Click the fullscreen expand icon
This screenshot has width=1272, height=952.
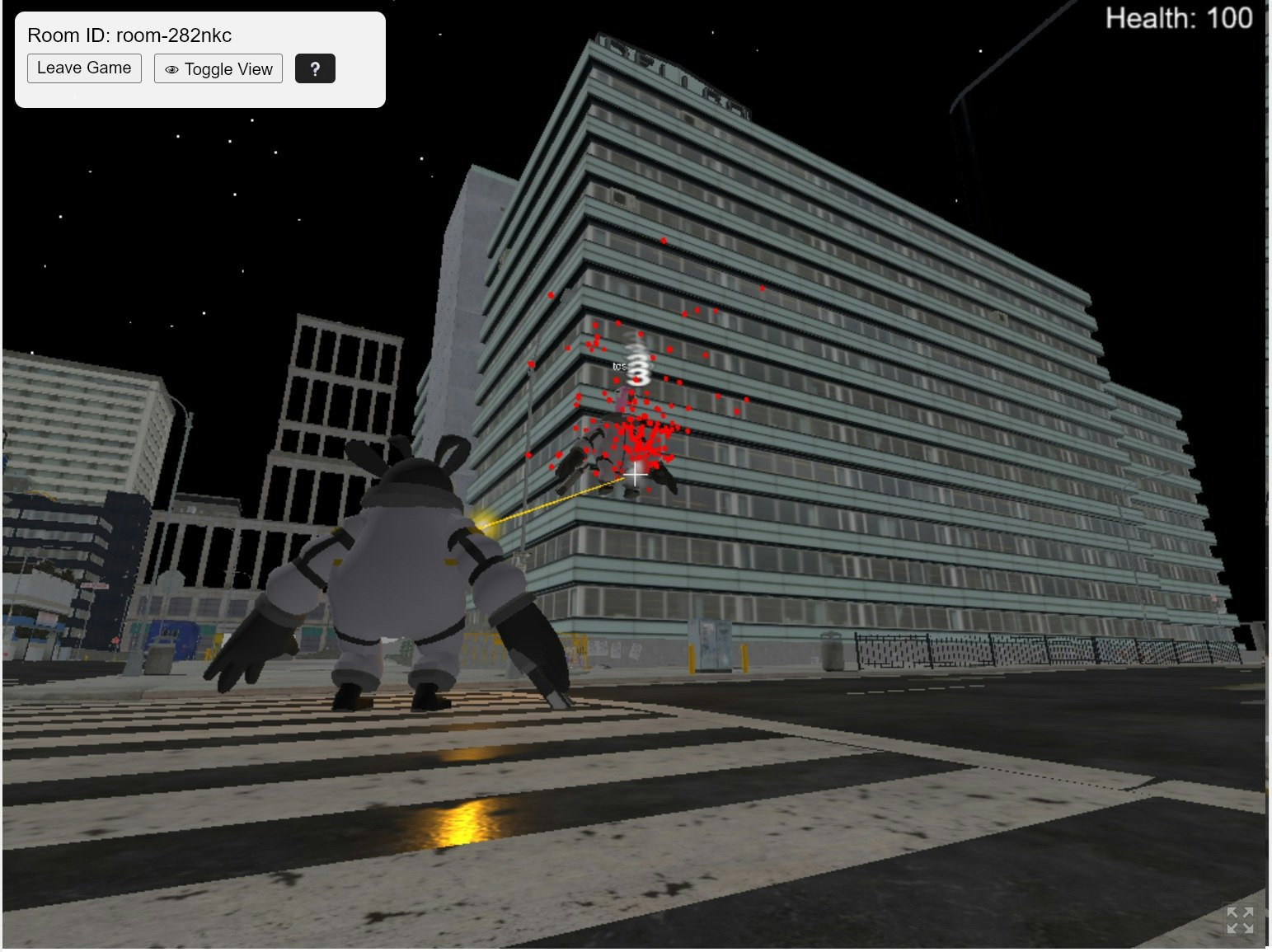point(1241,918)
